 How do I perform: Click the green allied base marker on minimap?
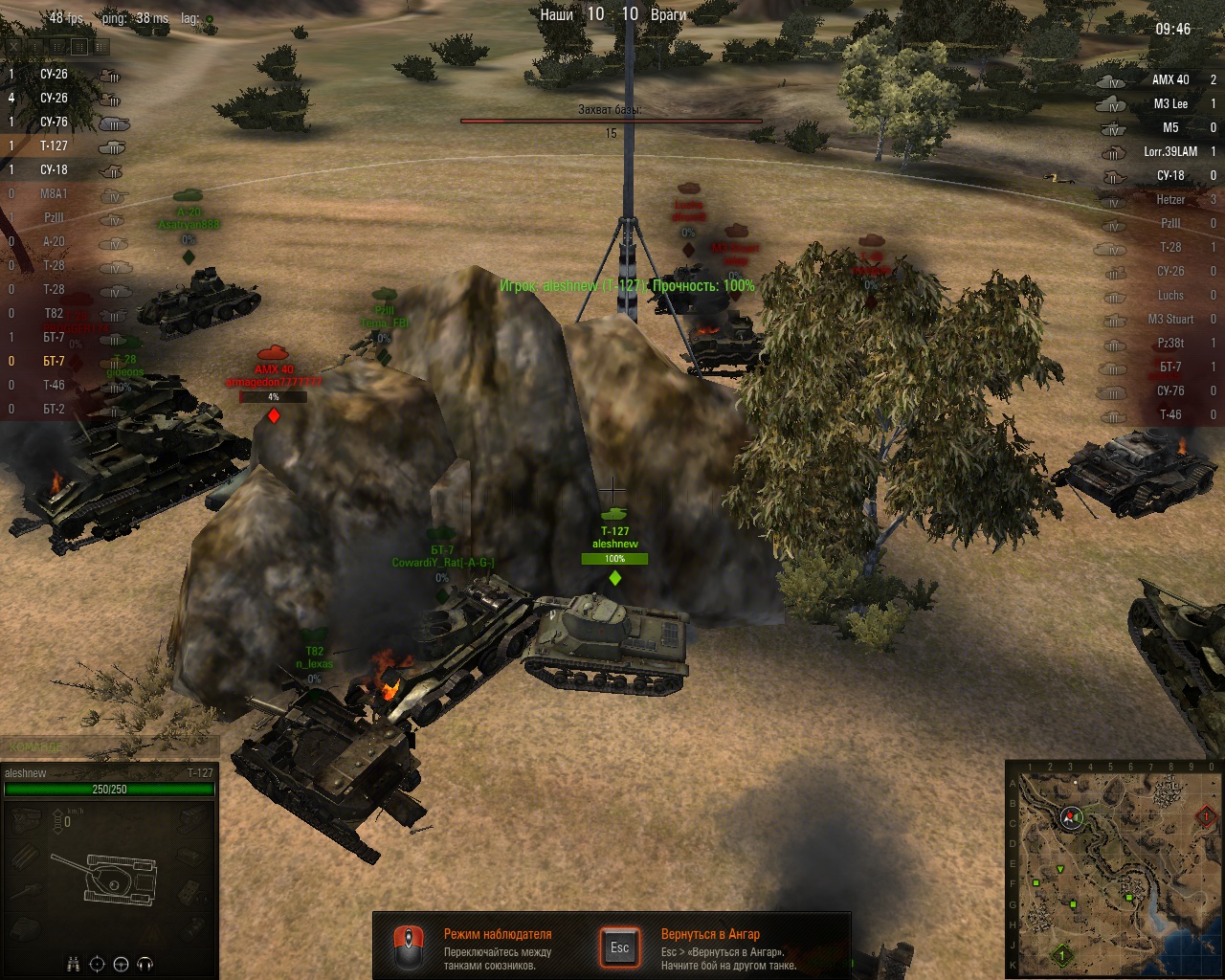pos(1061,955)
